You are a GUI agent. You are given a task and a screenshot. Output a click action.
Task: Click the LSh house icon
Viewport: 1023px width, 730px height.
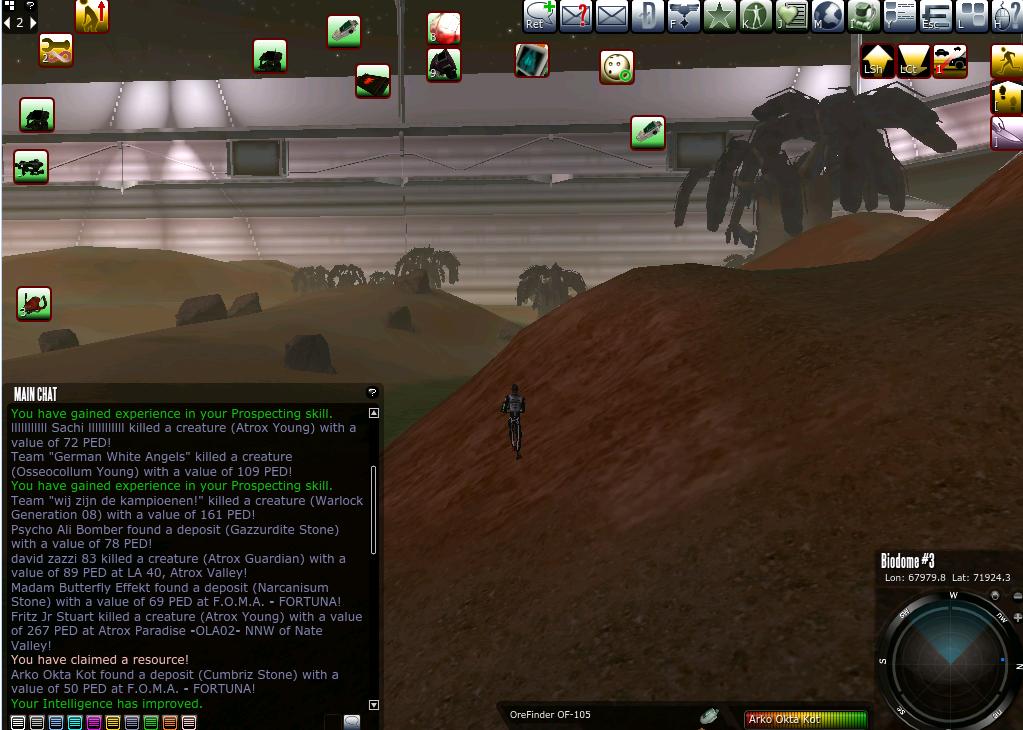click(x=877, y=61)
